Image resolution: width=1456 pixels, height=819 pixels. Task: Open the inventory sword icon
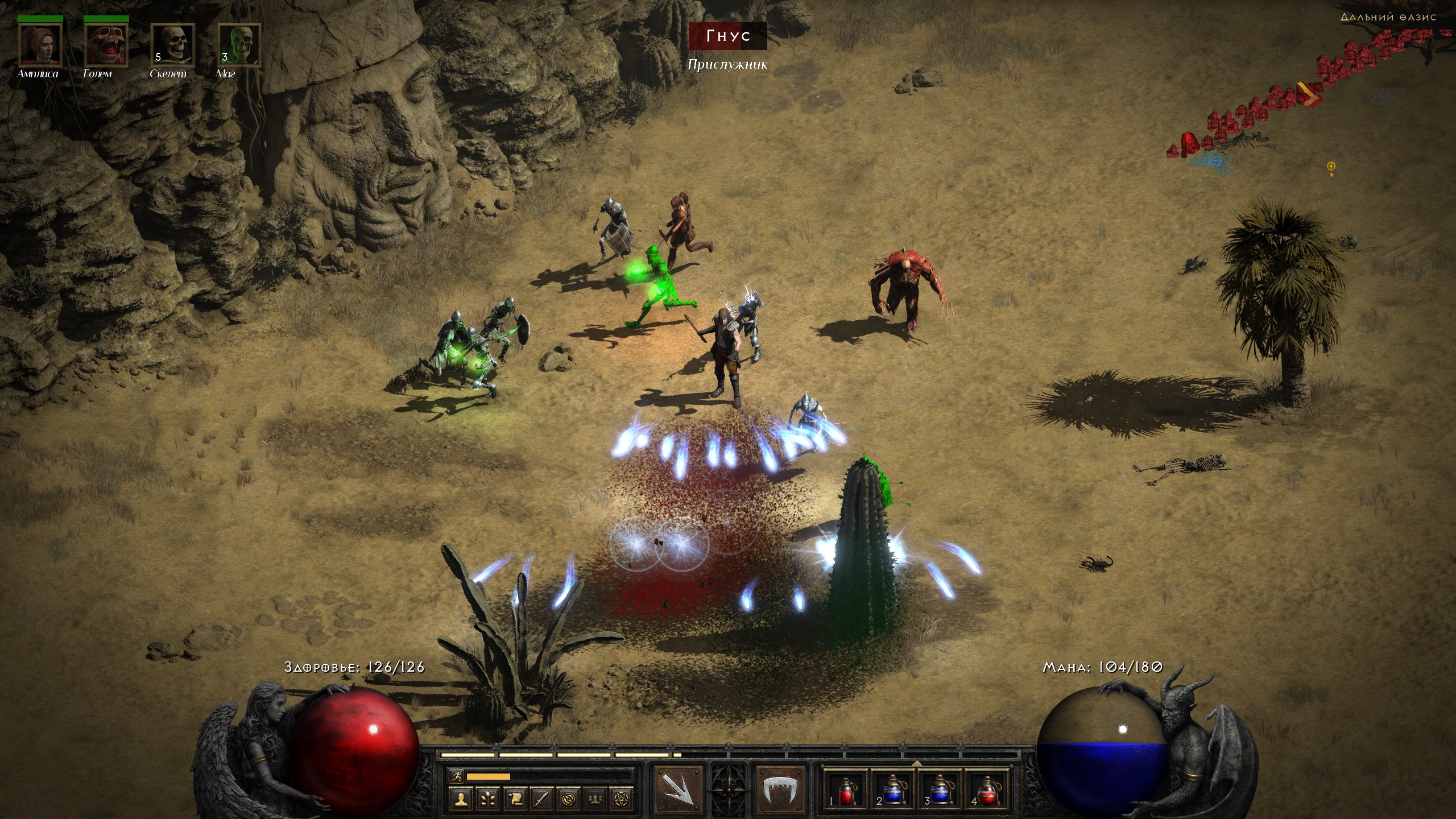[x=541, y=799]
